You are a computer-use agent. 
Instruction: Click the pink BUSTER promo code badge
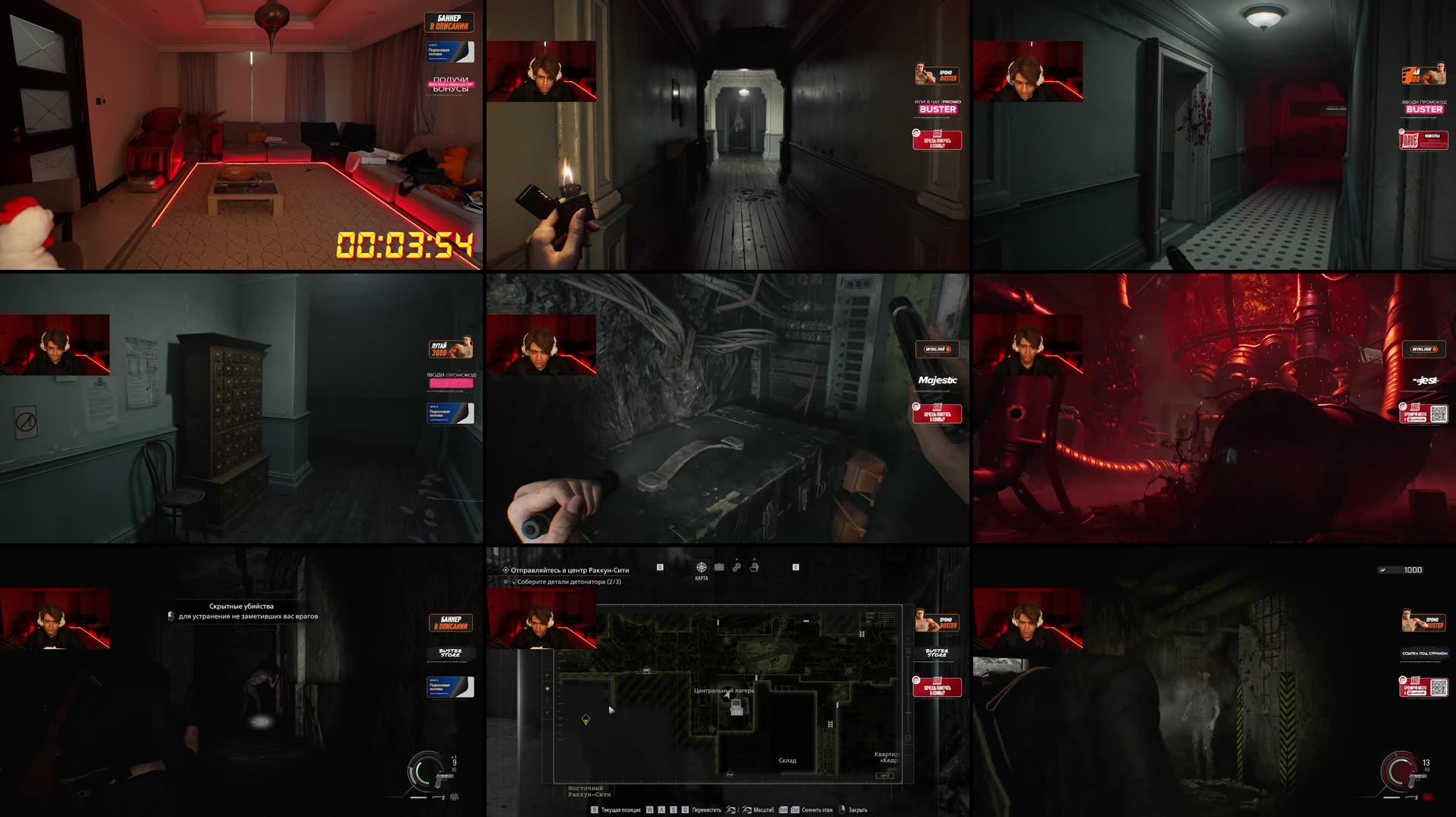[x=938, y=109]
